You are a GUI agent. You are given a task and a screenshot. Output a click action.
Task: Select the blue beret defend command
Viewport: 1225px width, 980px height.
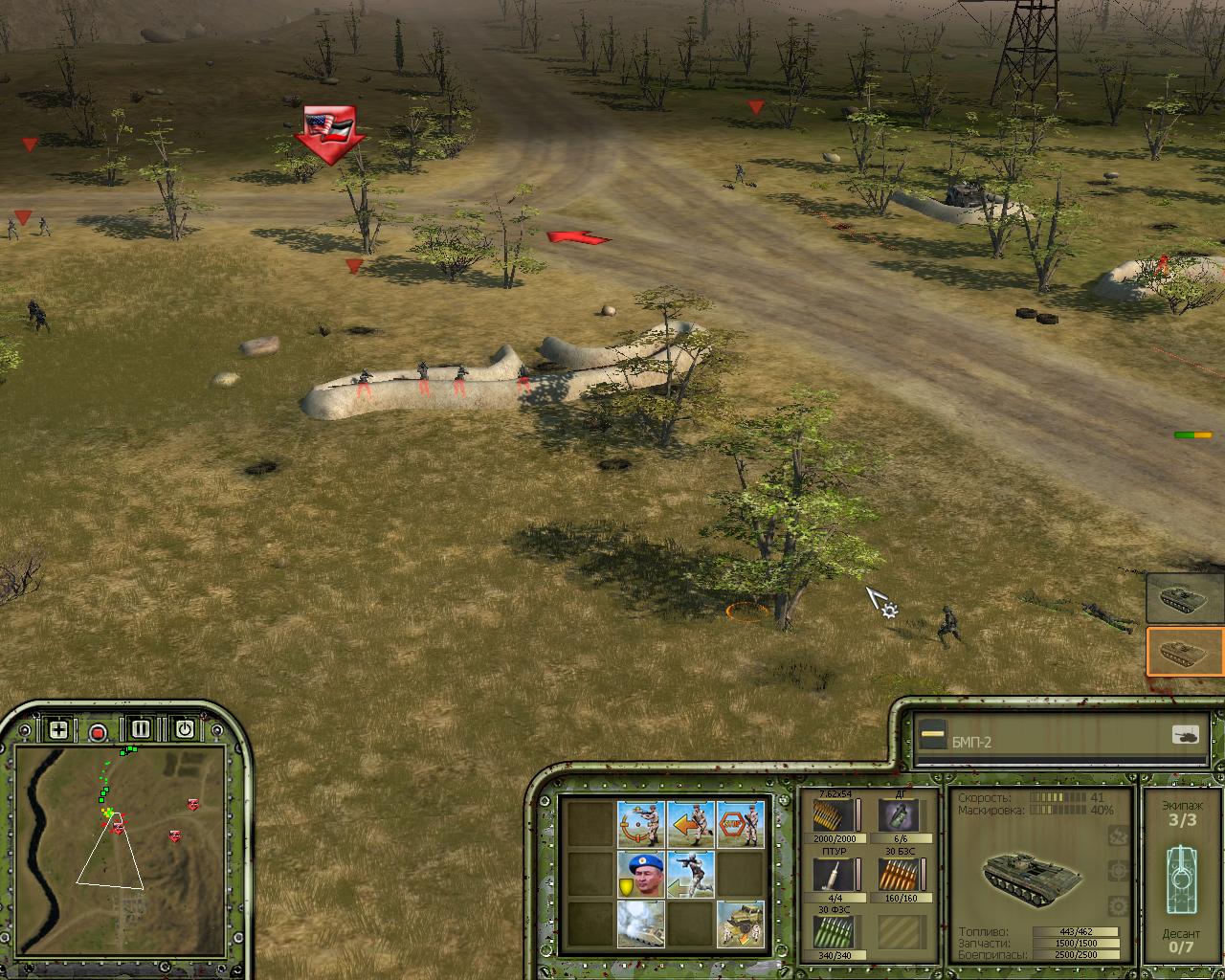[640, 874]
